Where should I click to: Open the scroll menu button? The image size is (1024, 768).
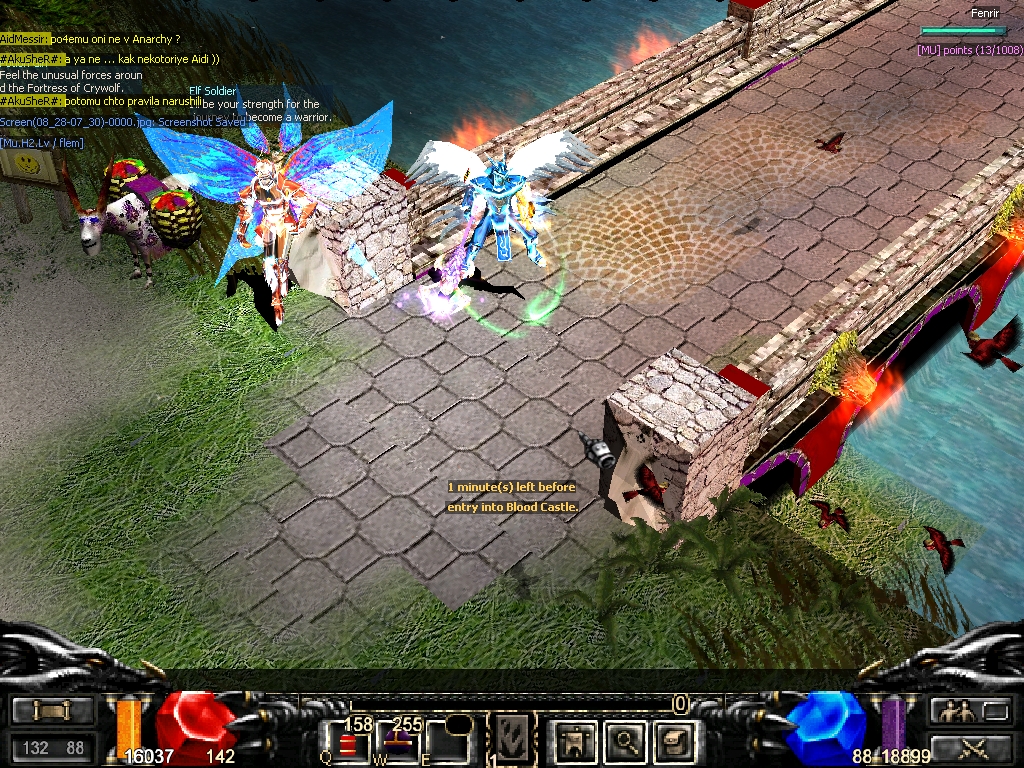pyautogui.click(x=52, y=711)
